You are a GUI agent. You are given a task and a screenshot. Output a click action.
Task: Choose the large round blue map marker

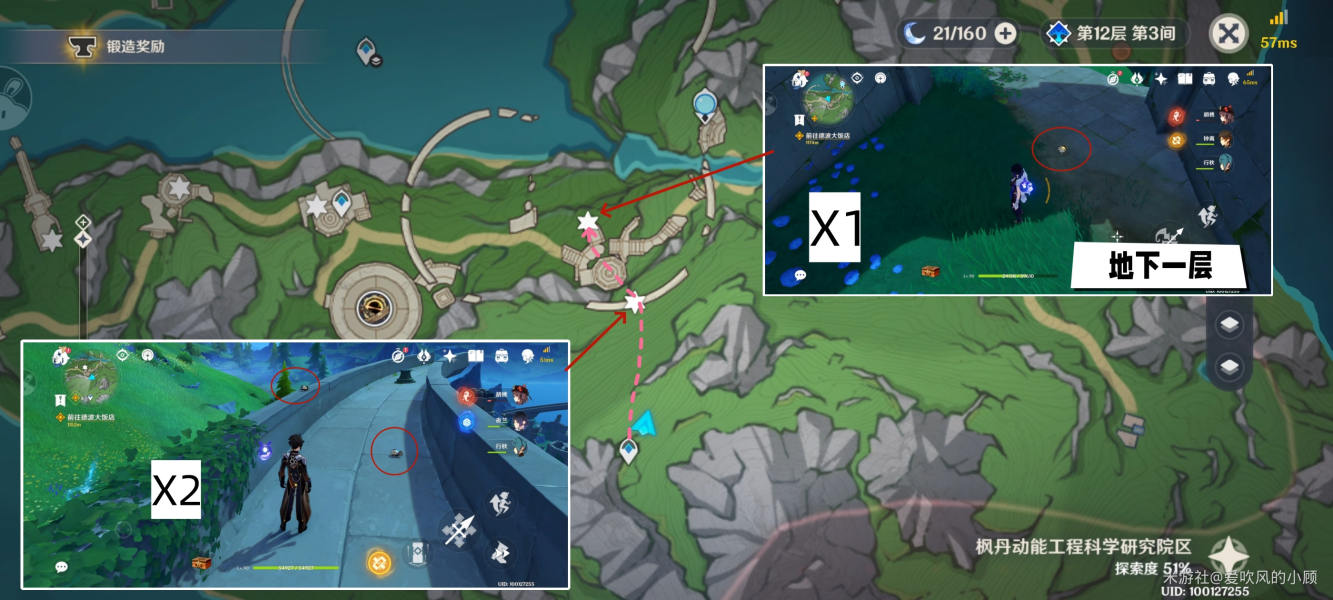point(706,101)
